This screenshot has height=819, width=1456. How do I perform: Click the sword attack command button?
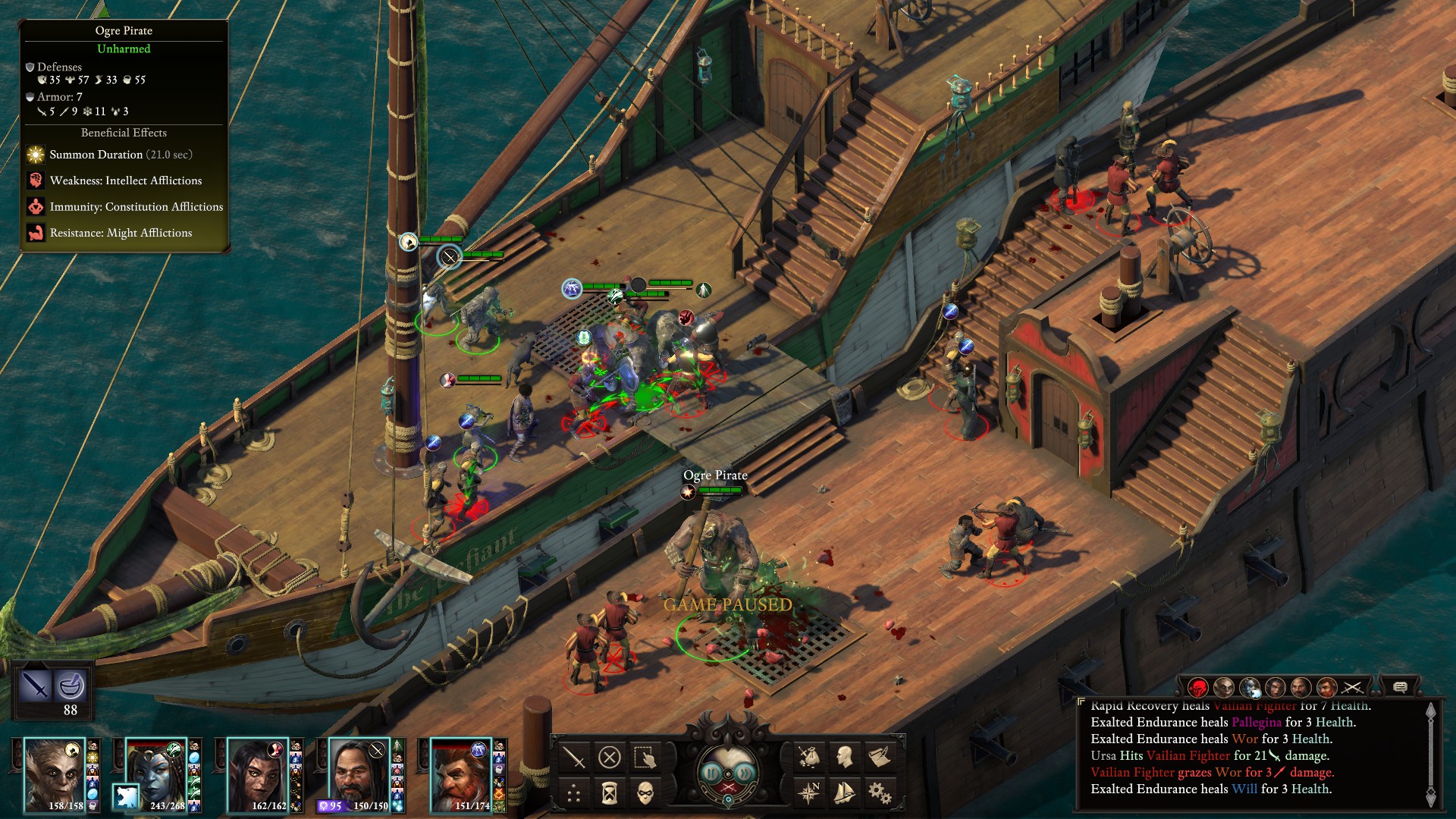click(x=574, y=757)
